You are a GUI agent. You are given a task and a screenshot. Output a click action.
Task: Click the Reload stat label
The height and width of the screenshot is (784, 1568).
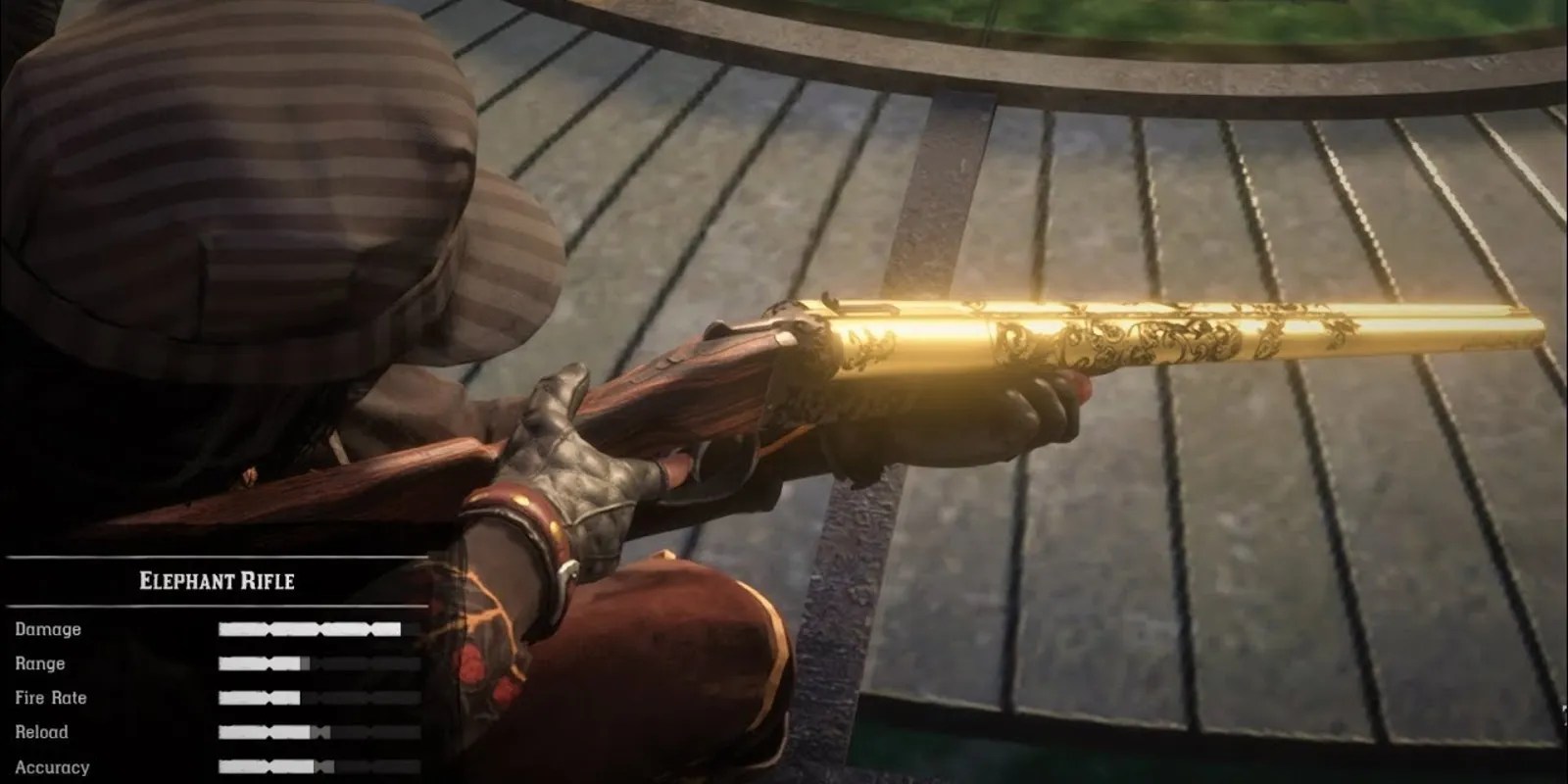tap(40, 731)
